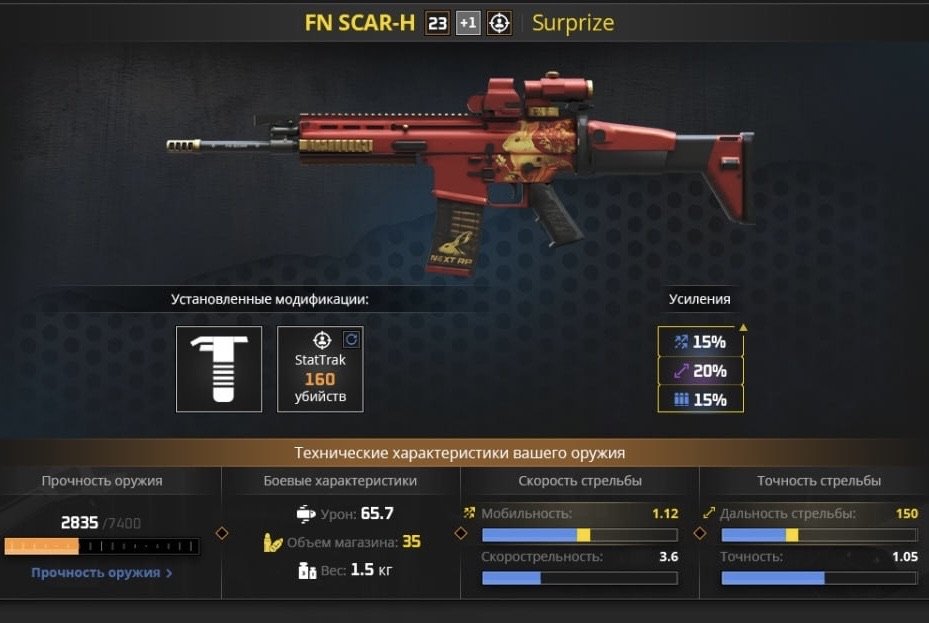Click the level 23 badge
The width and height of the screenshot is (929, 623).
pyautogui.click(x=436, y=23)
